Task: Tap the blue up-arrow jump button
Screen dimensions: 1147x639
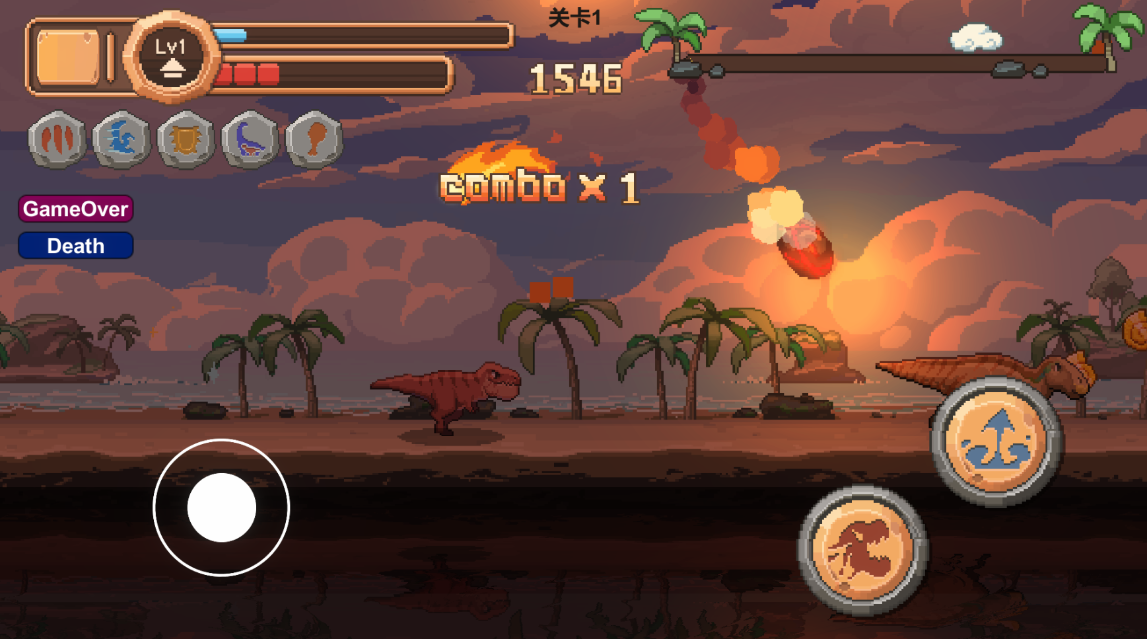Action: [996, 440]
